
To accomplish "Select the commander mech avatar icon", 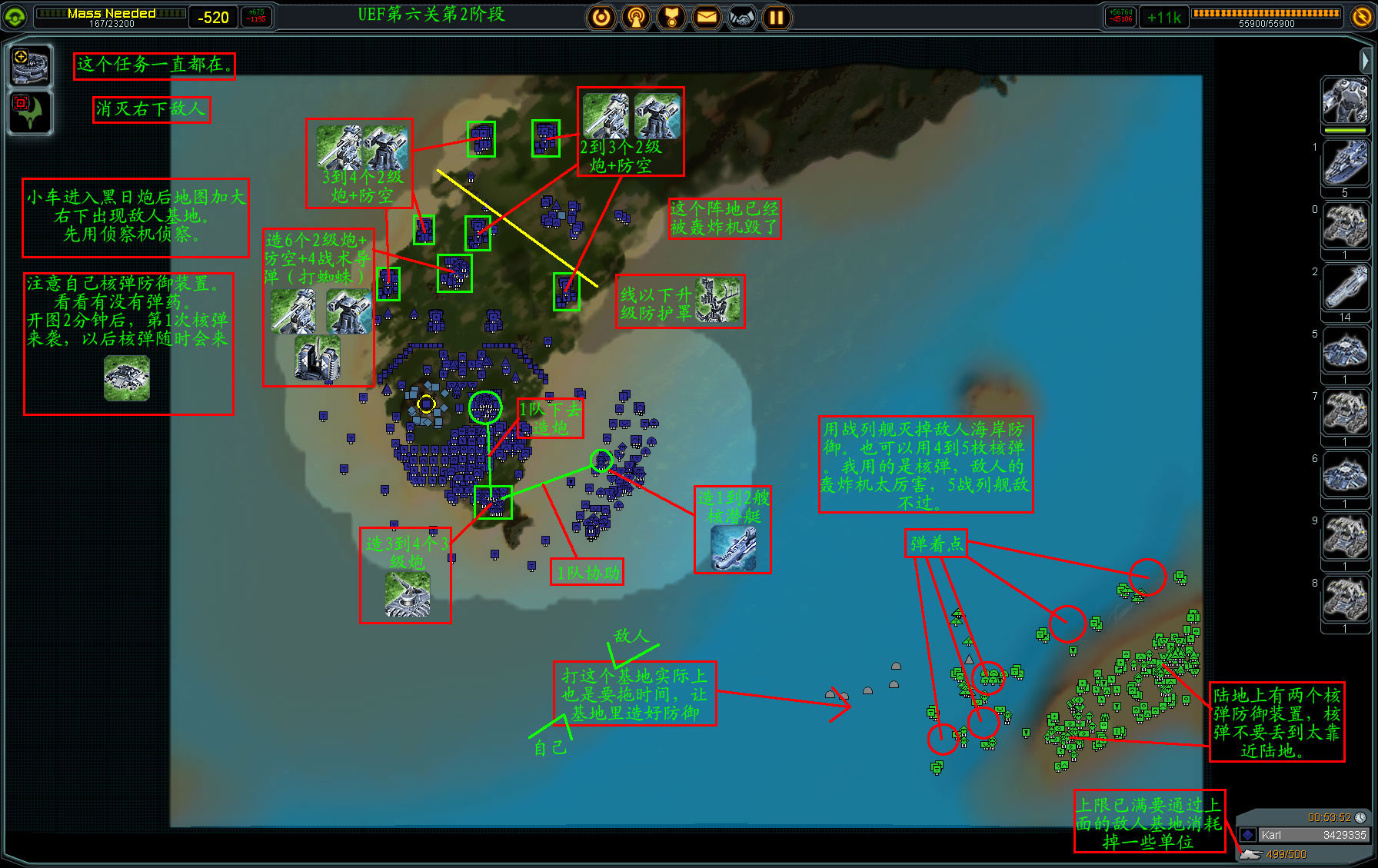I will [1345, 101].
